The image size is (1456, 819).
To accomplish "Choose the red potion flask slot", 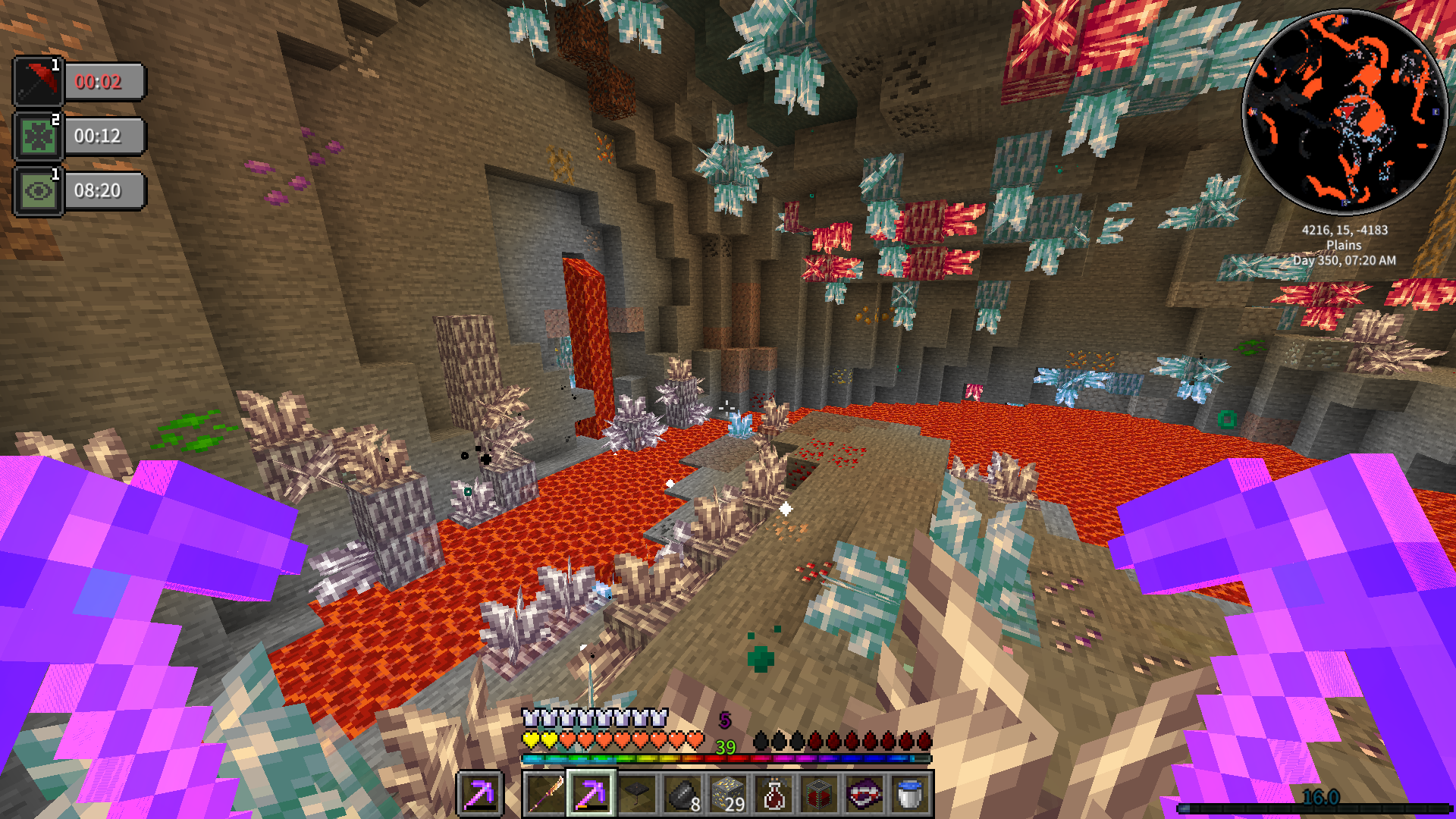I will (773, 794).
